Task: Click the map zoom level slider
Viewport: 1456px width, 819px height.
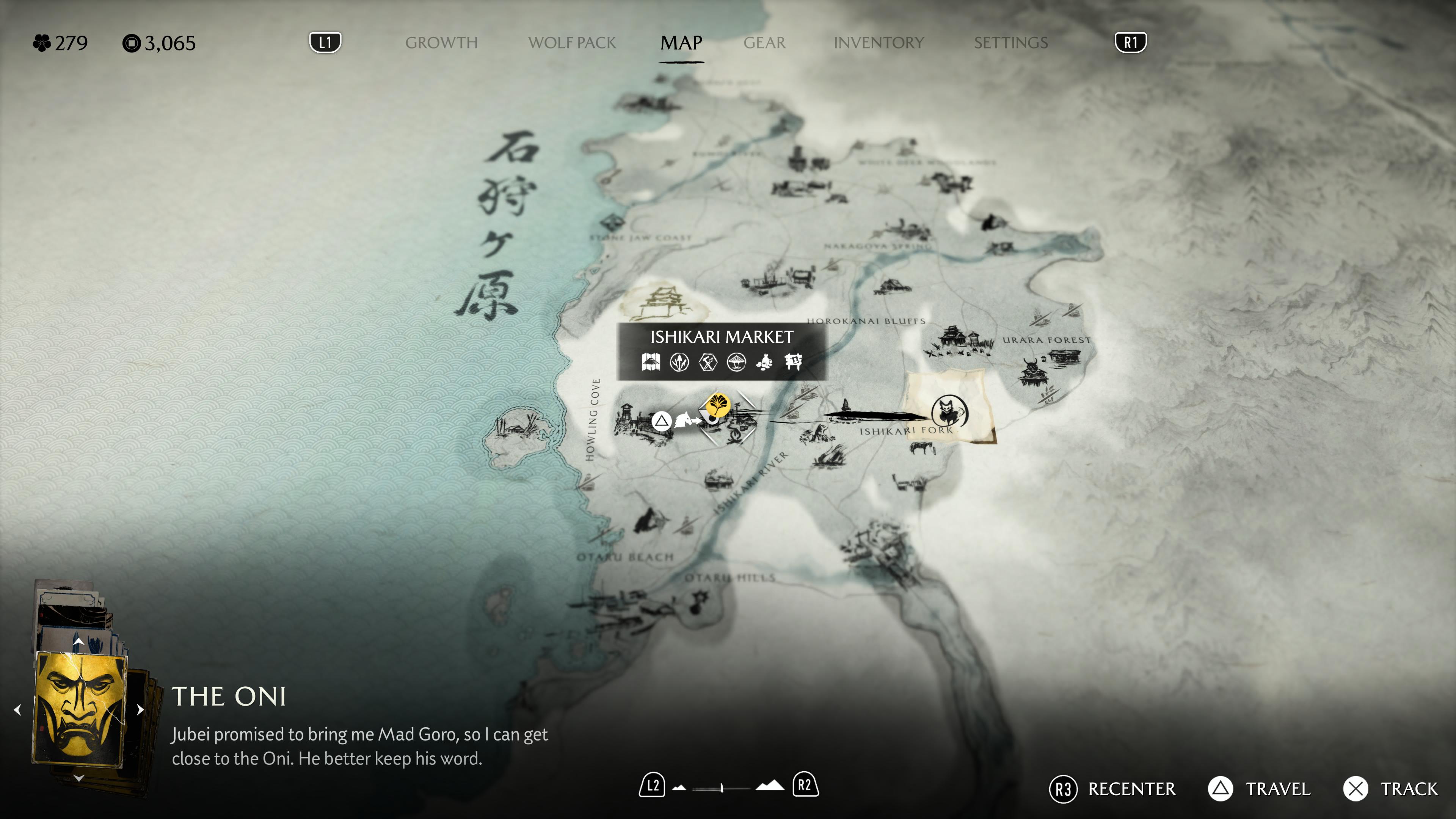Action: [722, 787]
